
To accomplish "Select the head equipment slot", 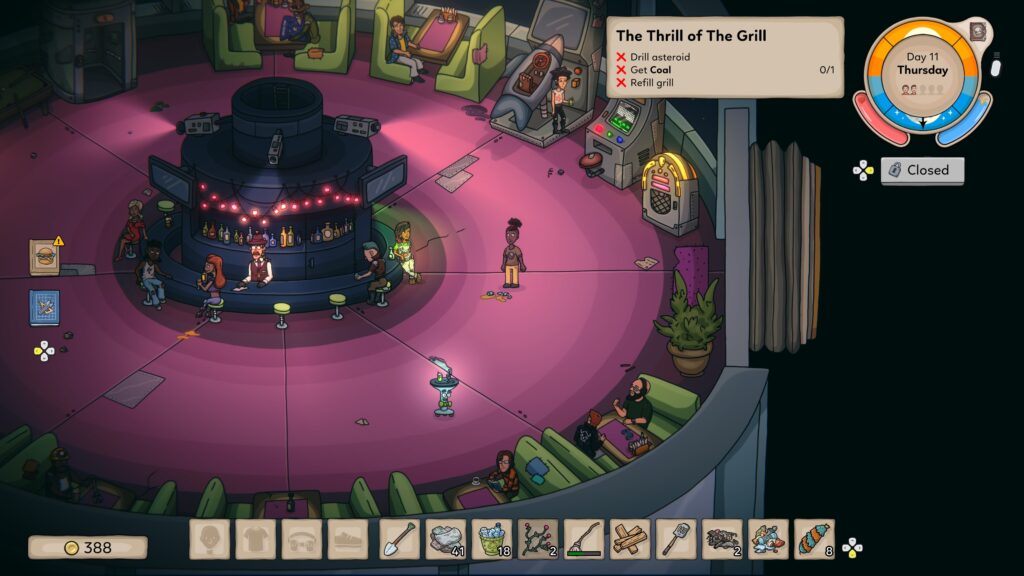I will tap(209, 539).
